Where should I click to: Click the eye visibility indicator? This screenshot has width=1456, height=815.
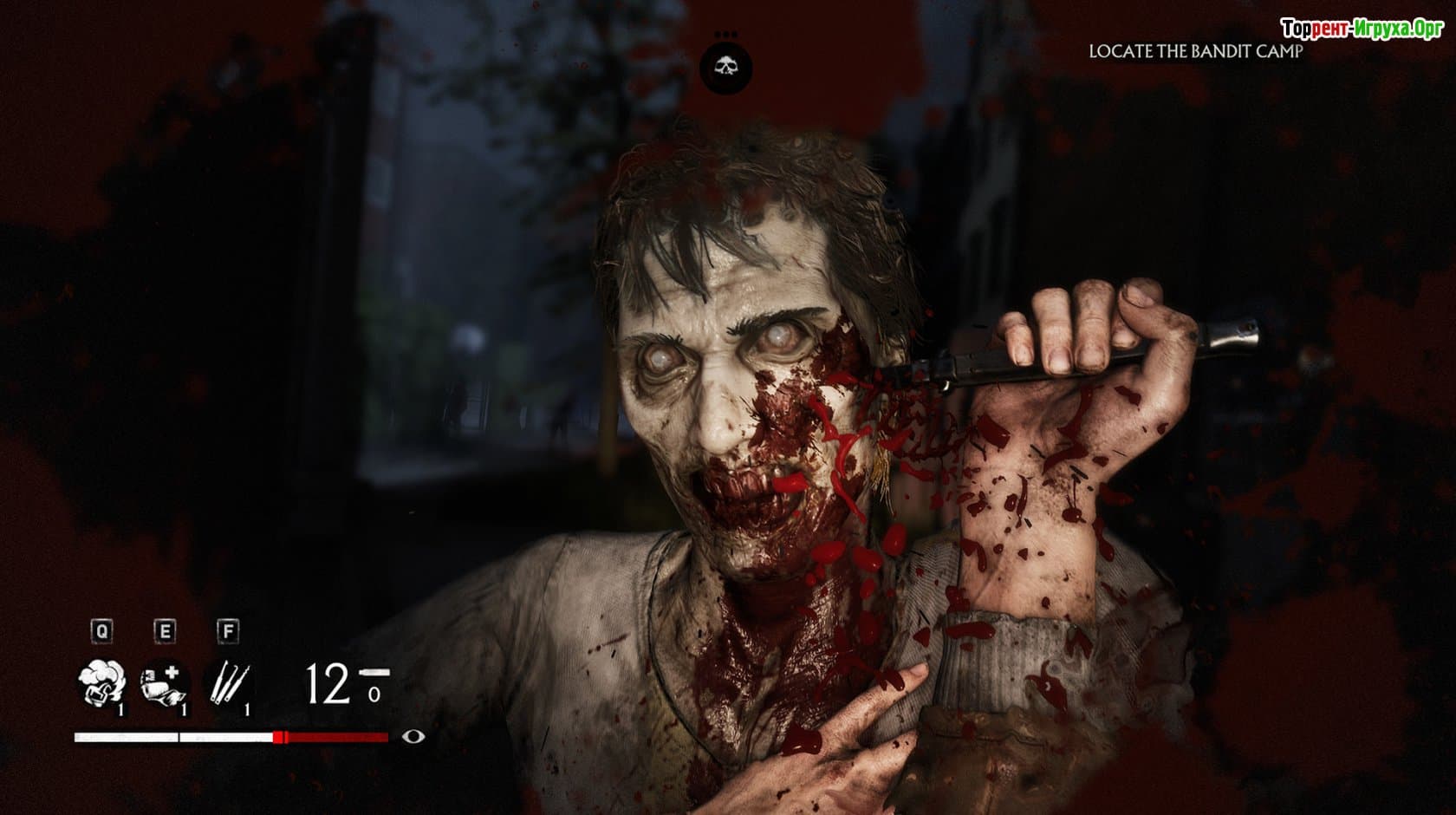point(414,737)
